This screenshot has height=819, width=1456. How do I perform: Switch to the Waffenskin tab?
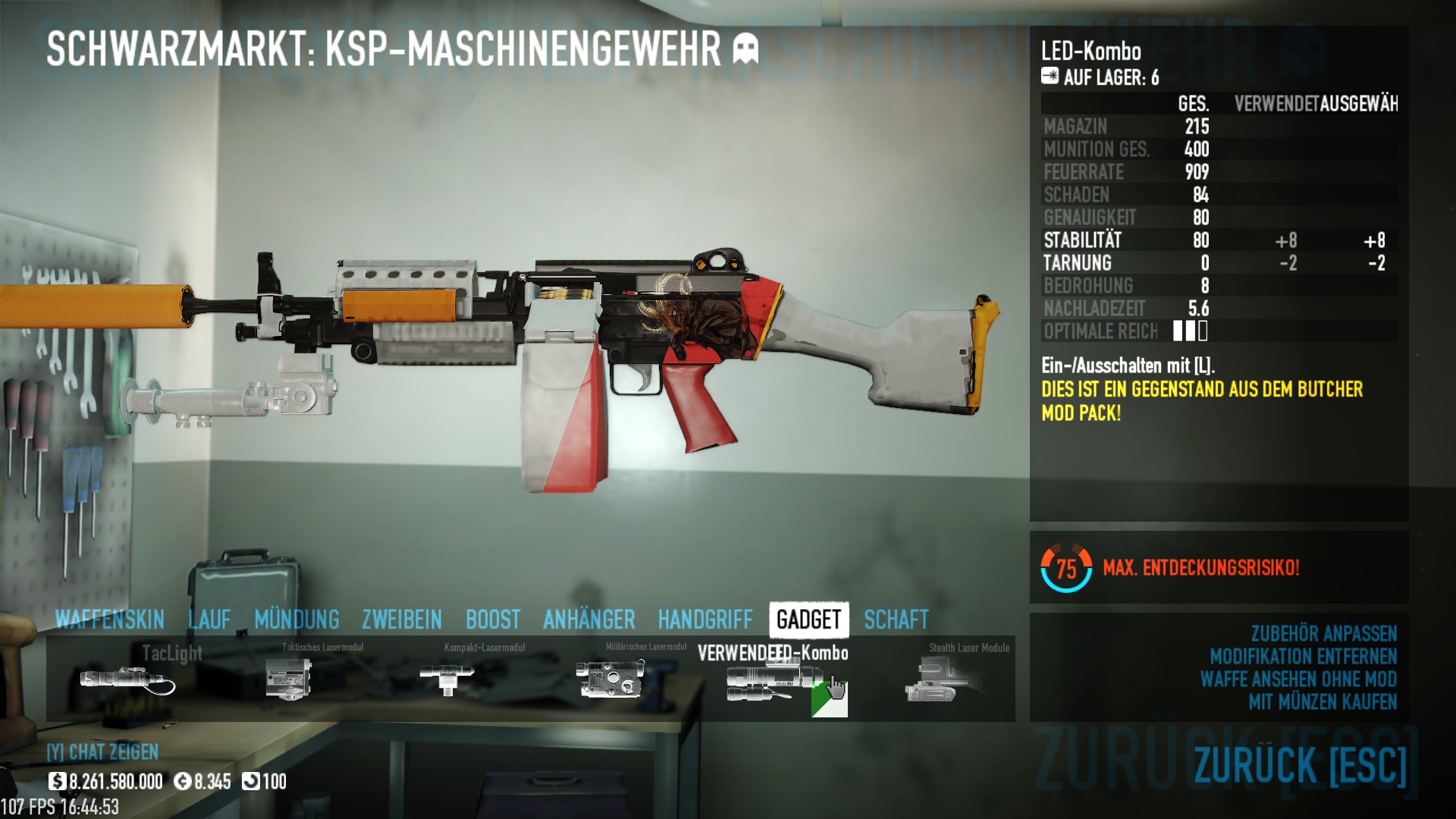(110, 620)
